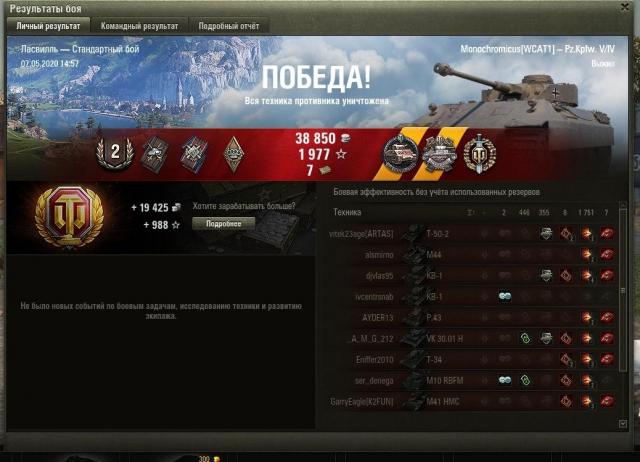
Task: Click the Подробнее button
Action: coord(223,224)
